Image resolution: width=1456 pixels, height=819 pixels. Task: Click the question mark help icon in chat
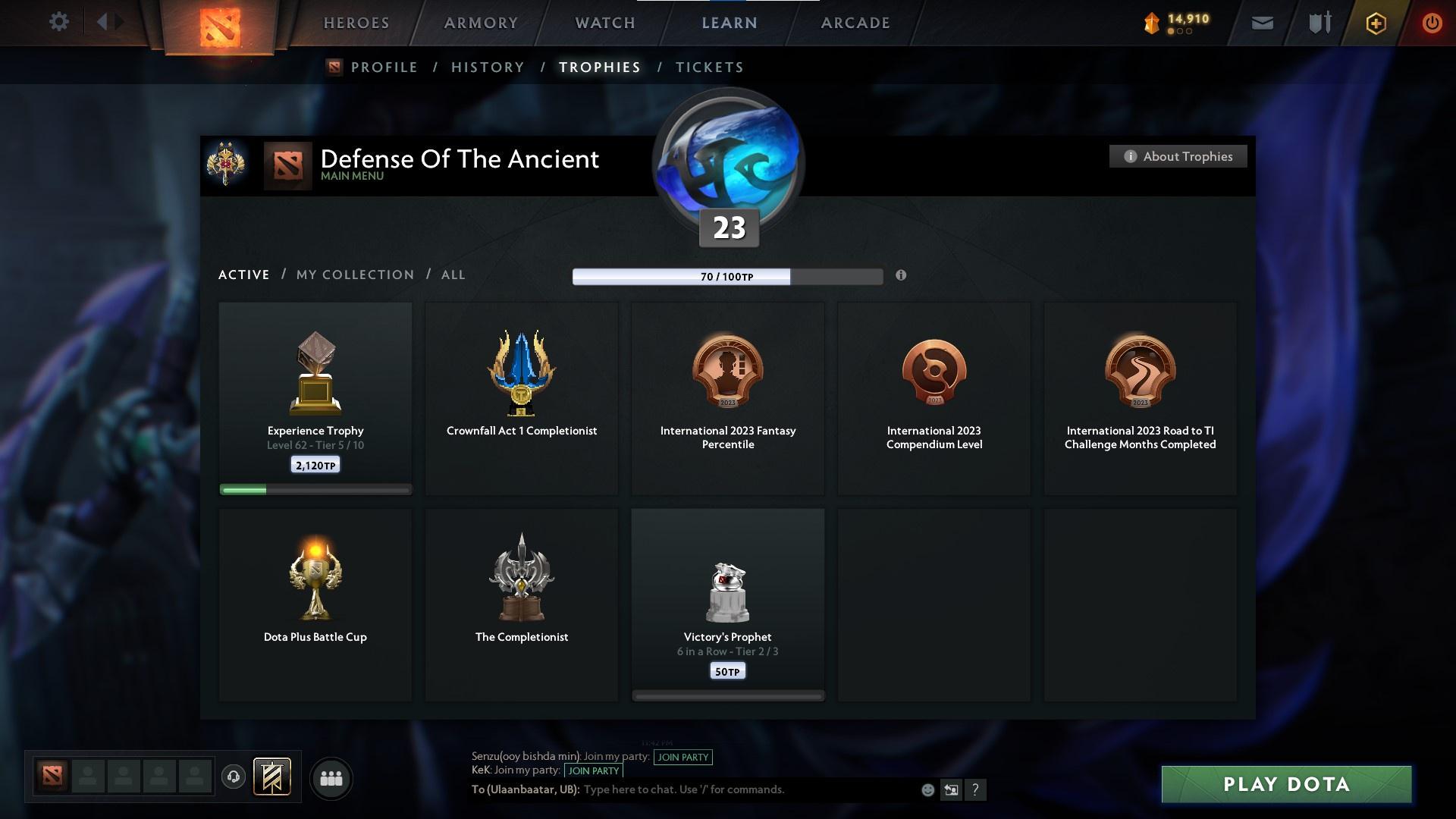point(977,789)
